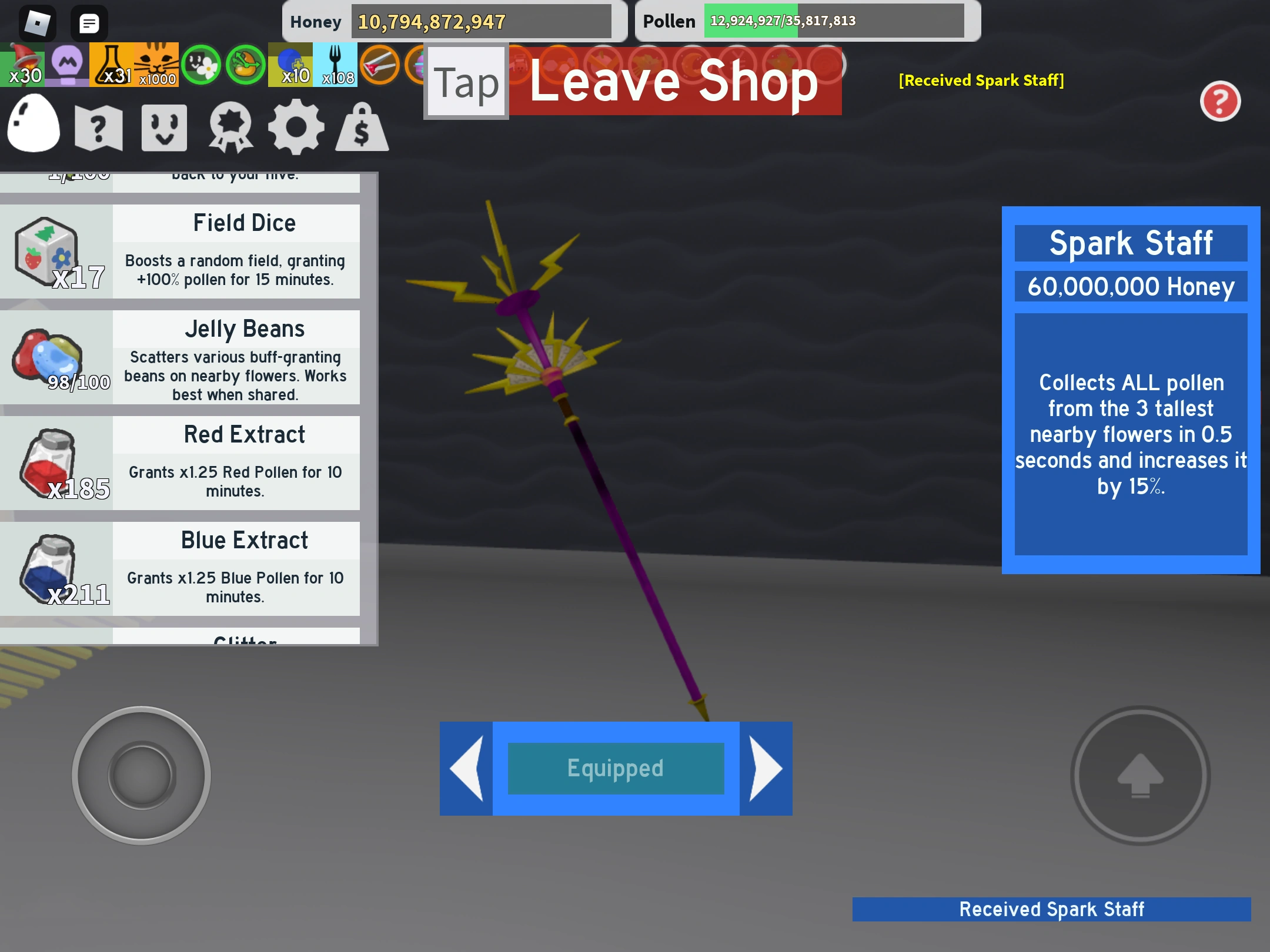Open the chat panel
The image size is (1270, 952).
point(89,22)
